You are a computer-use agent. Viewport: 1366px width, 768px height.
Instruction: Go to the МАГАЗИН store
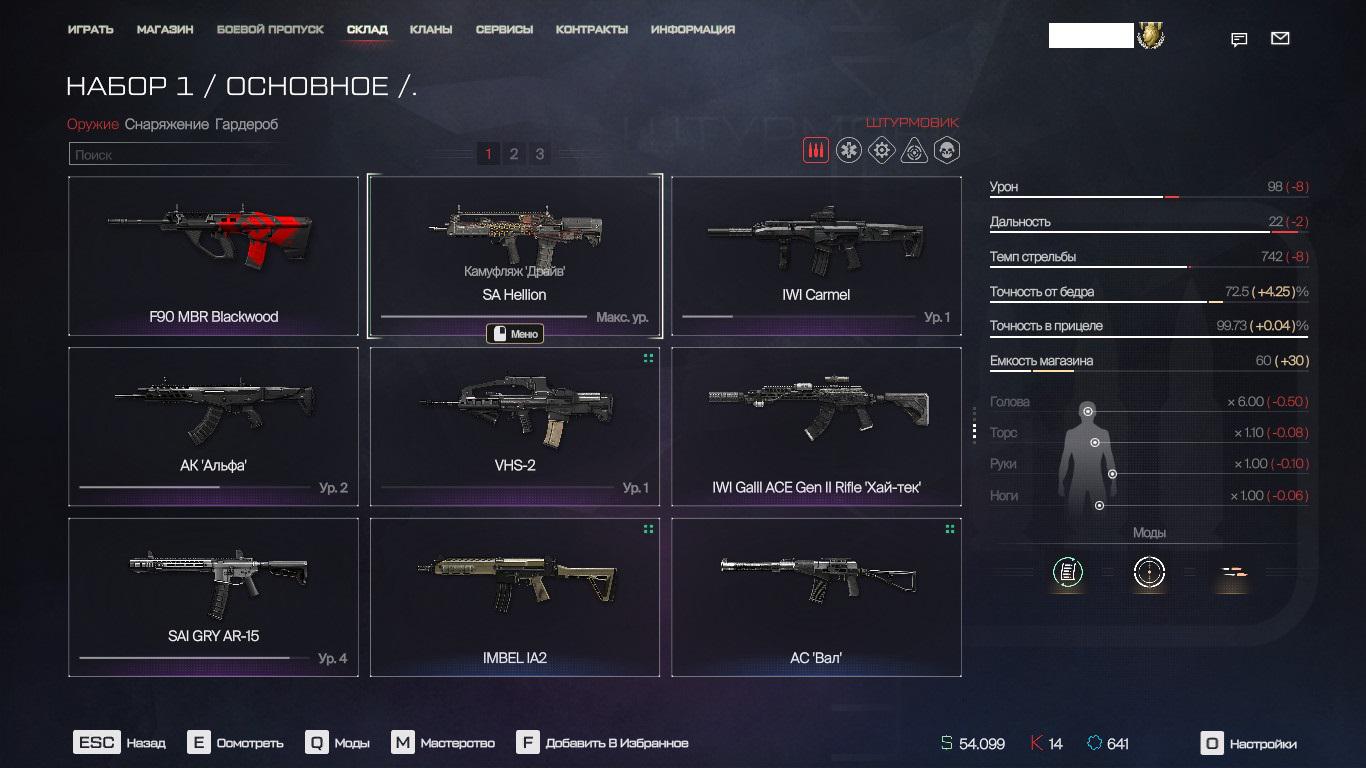coord(165,30)
